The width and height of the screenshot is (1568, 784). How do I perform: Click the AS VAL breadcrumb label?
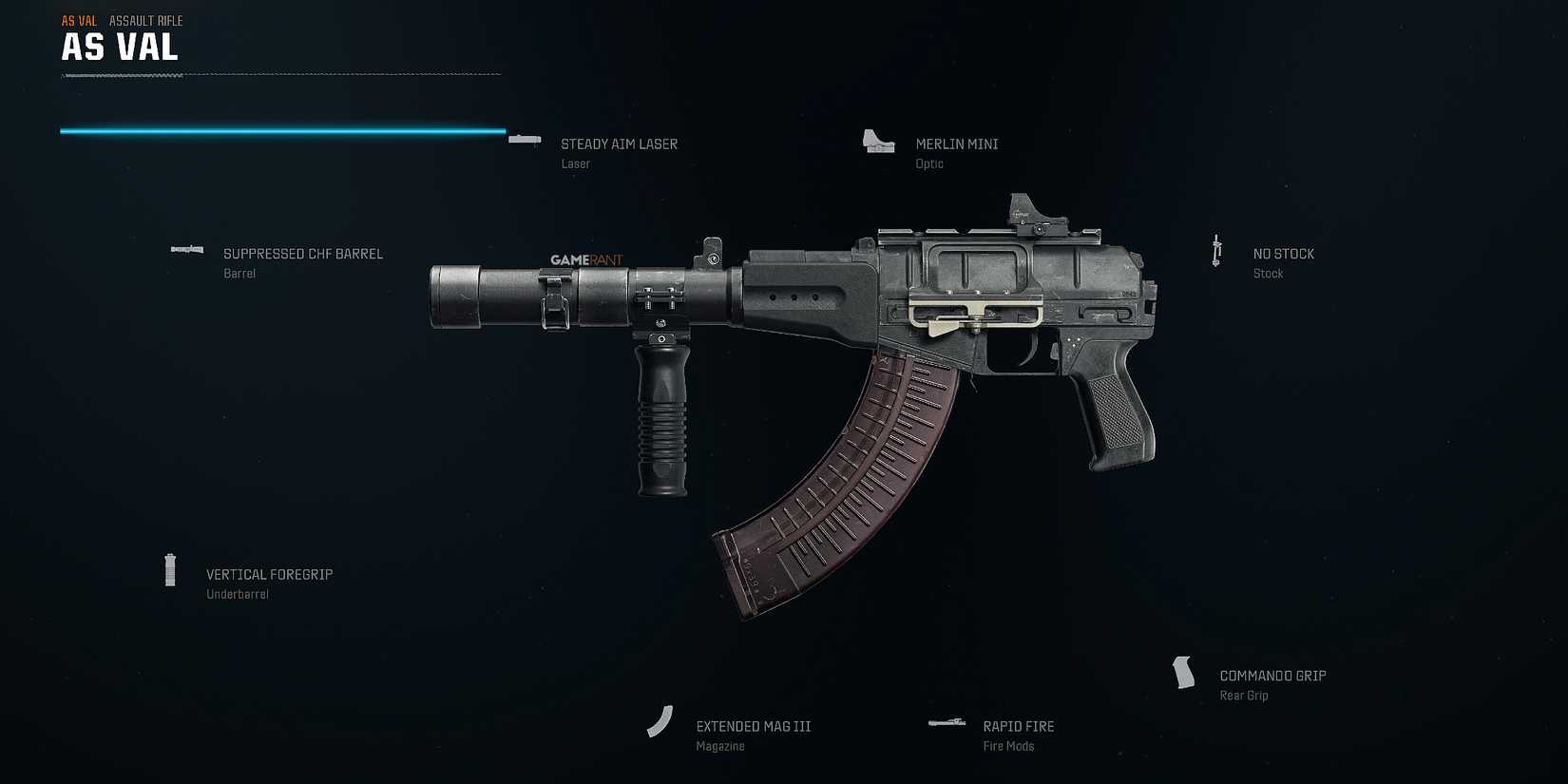click(77, 19)
